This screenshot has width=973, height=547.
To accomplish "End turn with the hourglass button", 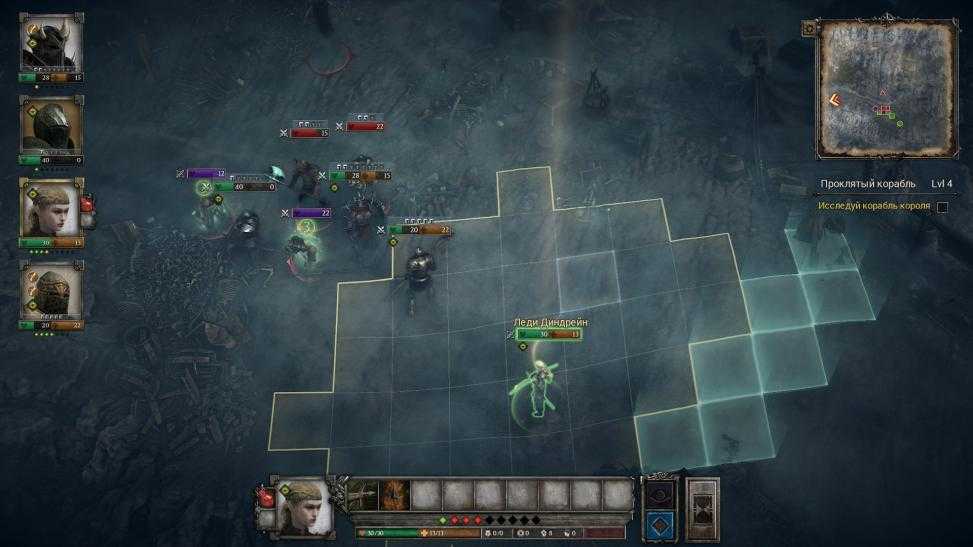I will point(703,509).
